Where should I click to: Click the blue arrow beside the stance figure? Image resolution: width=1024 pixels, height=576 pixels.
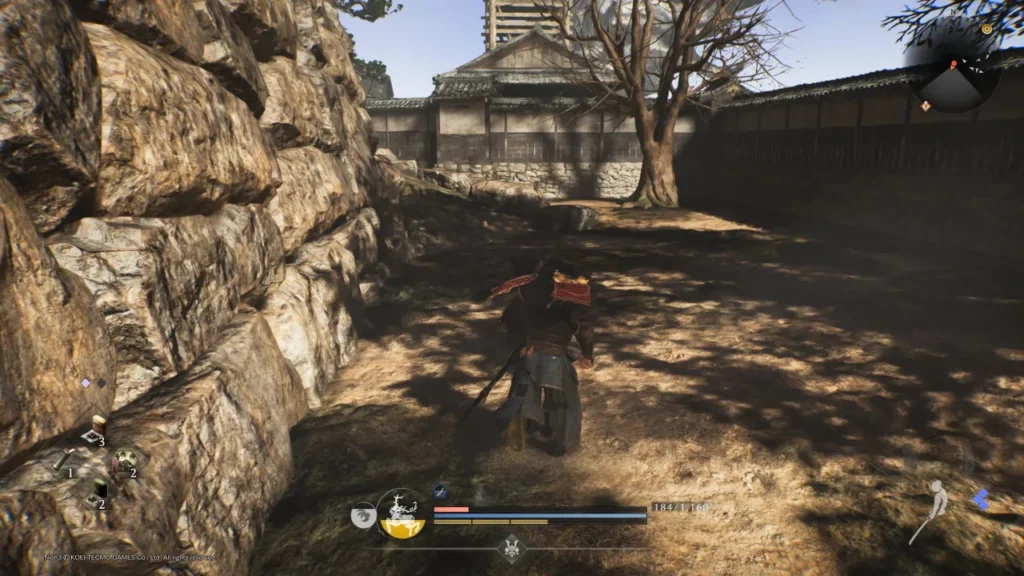(982, 499)
